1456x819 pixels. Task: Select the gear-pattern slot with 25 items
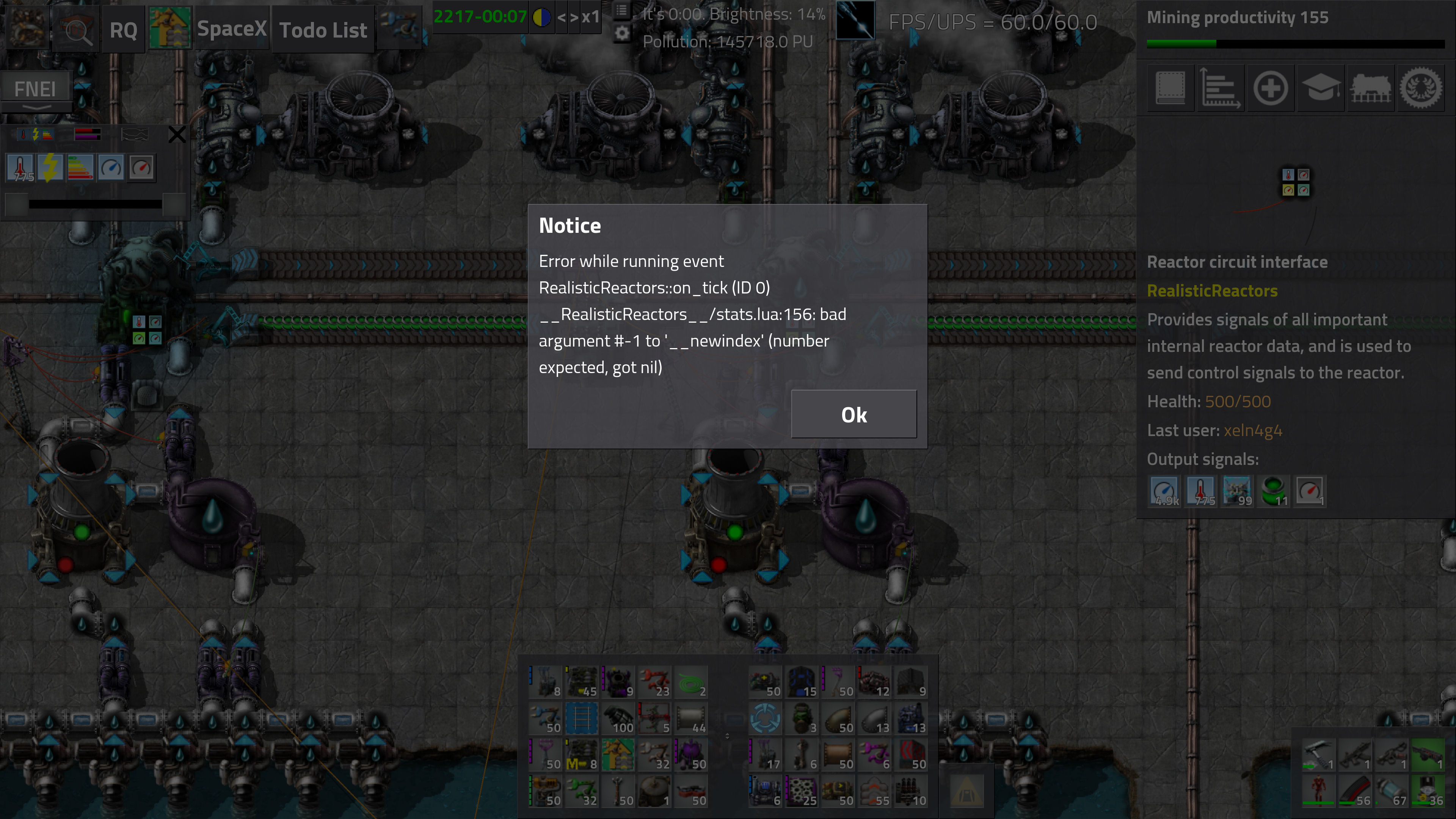[802, 791]
